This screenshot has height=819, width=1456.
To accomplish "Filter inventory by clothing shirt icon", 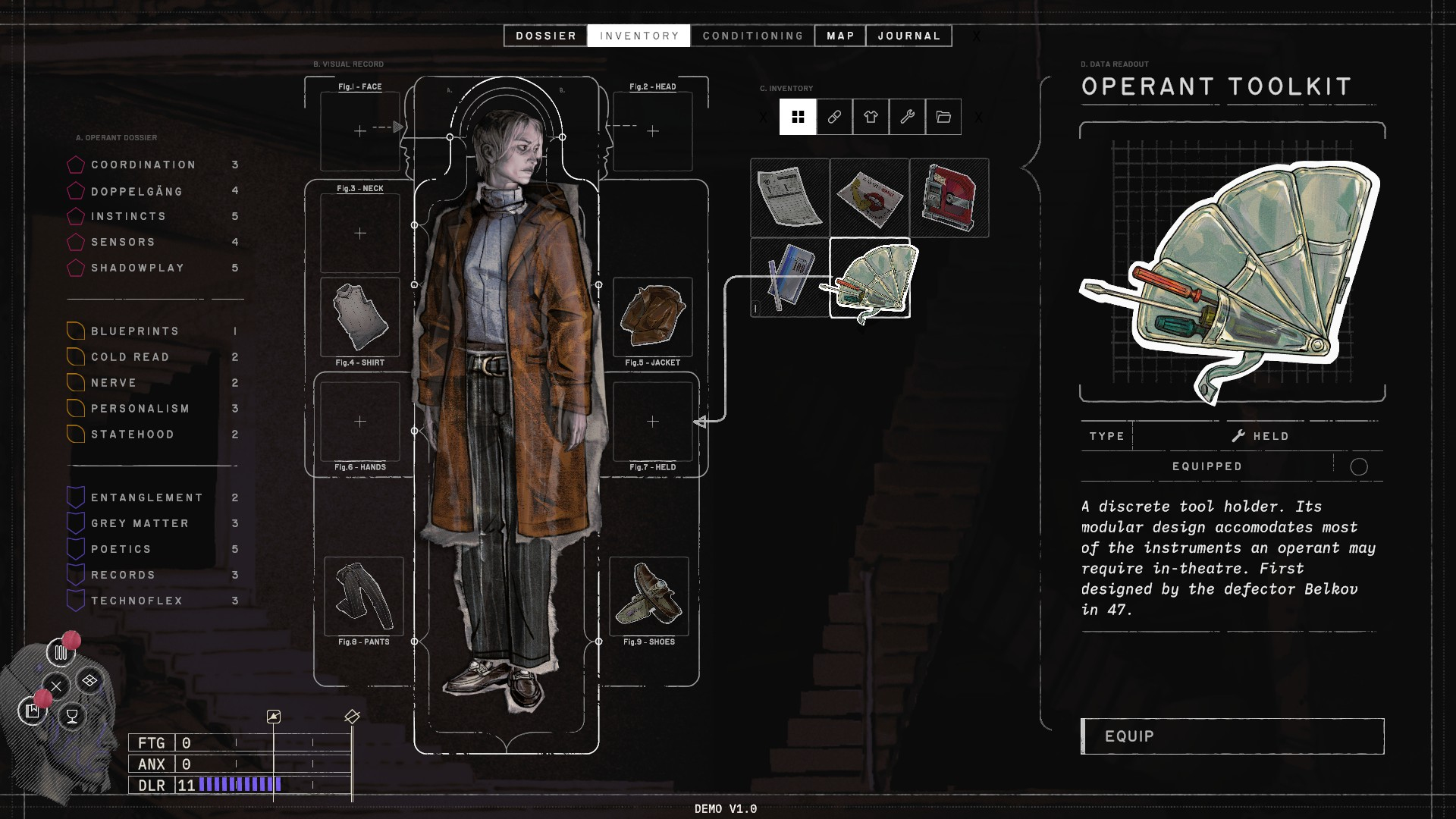I will [x=871, y=117].
